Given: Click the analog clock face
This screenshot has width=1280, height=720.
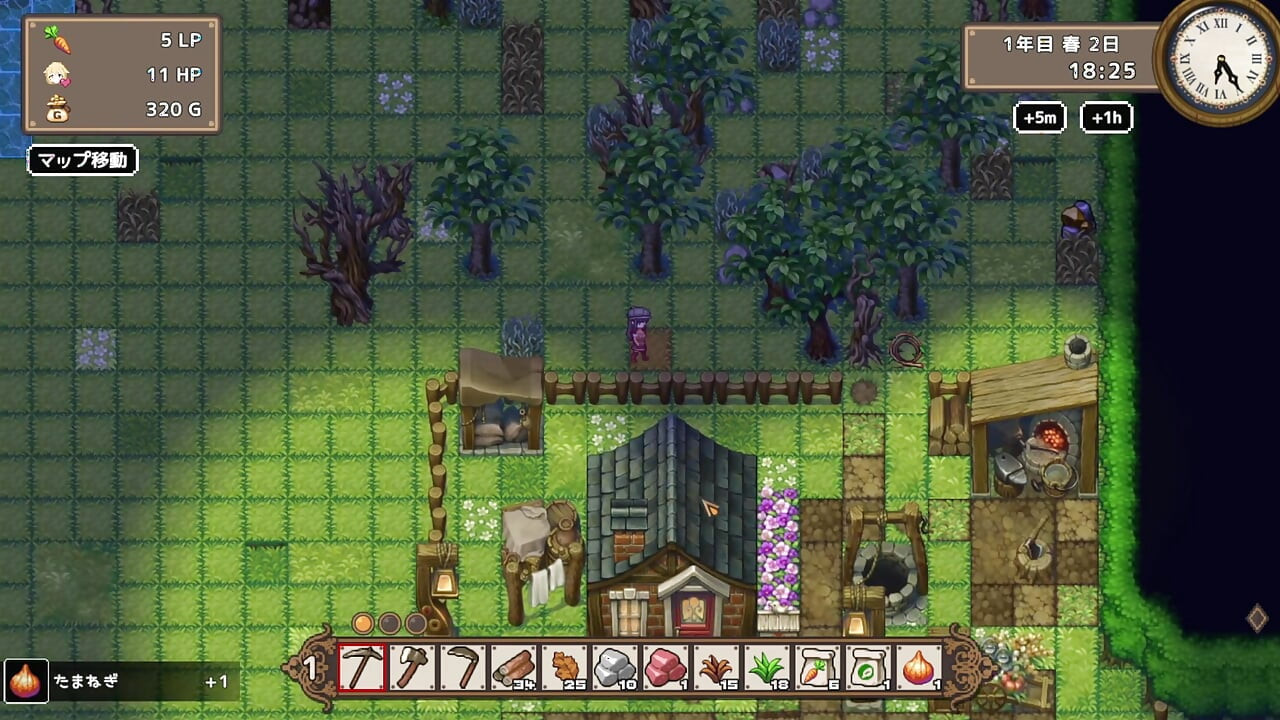Looking at the screenshot, I should point(1217,61).
